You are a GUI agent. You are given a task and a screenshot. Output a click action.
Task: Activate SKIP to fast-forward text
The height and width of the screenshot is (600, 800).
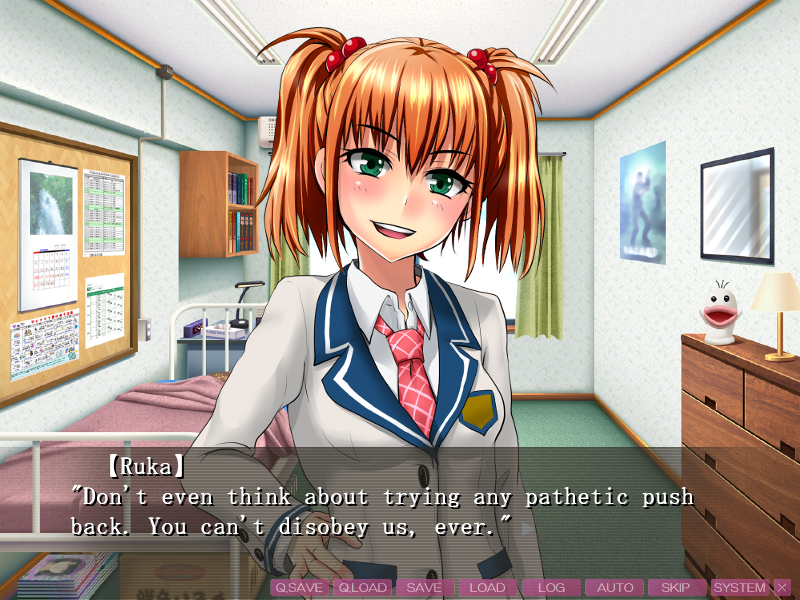click(676, 588)
